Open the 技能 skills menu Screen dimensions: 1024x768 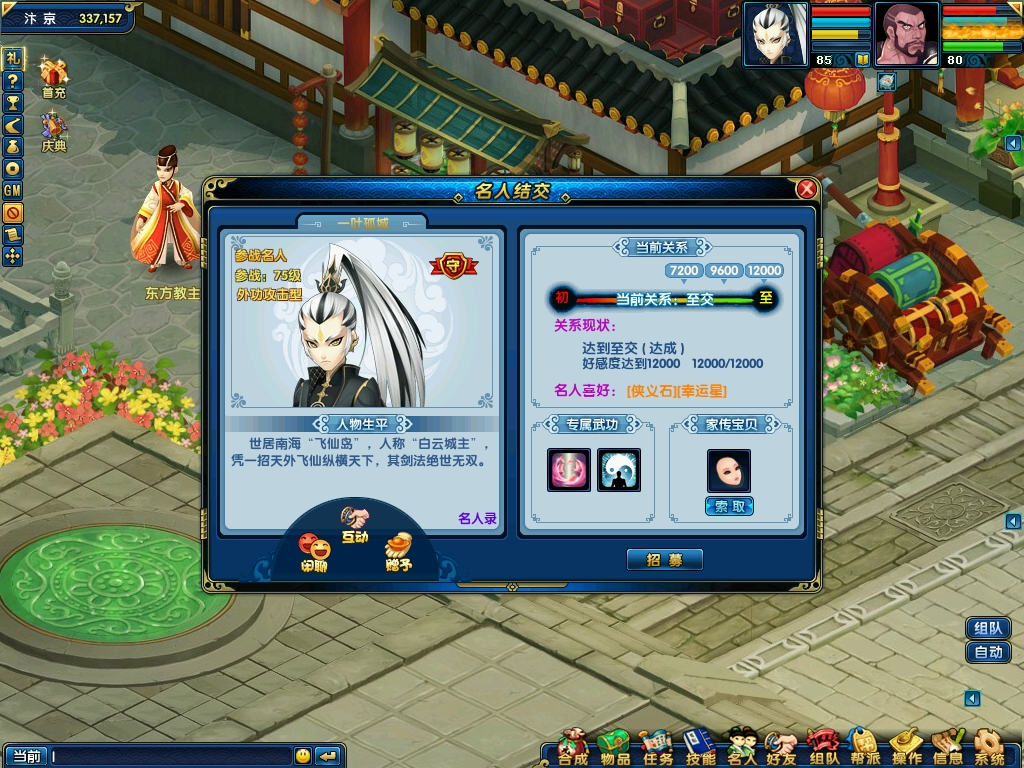[700, 748]
